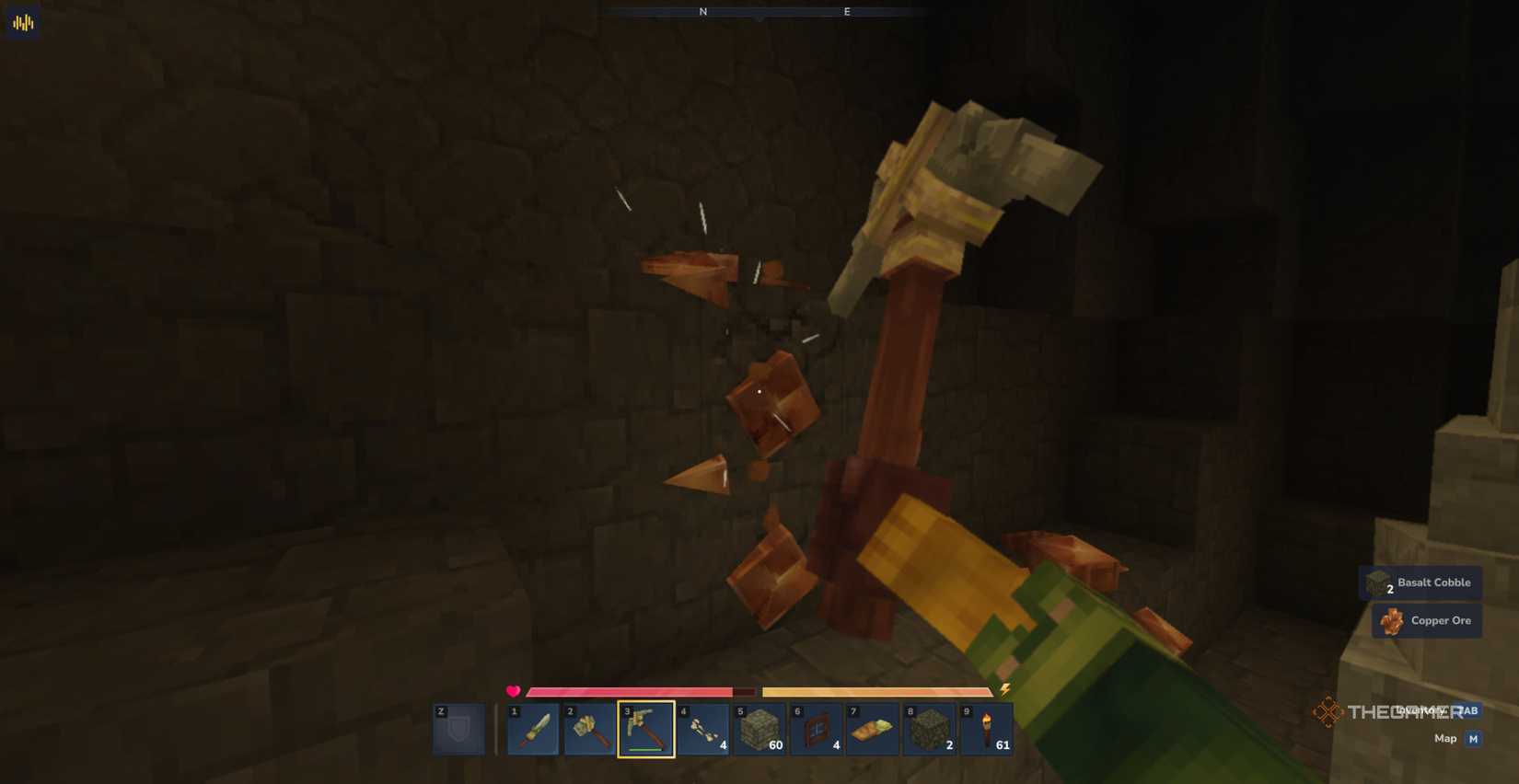
Task: Select the bone items in hotbar slot 4
Action: click(x=704, y=728)
